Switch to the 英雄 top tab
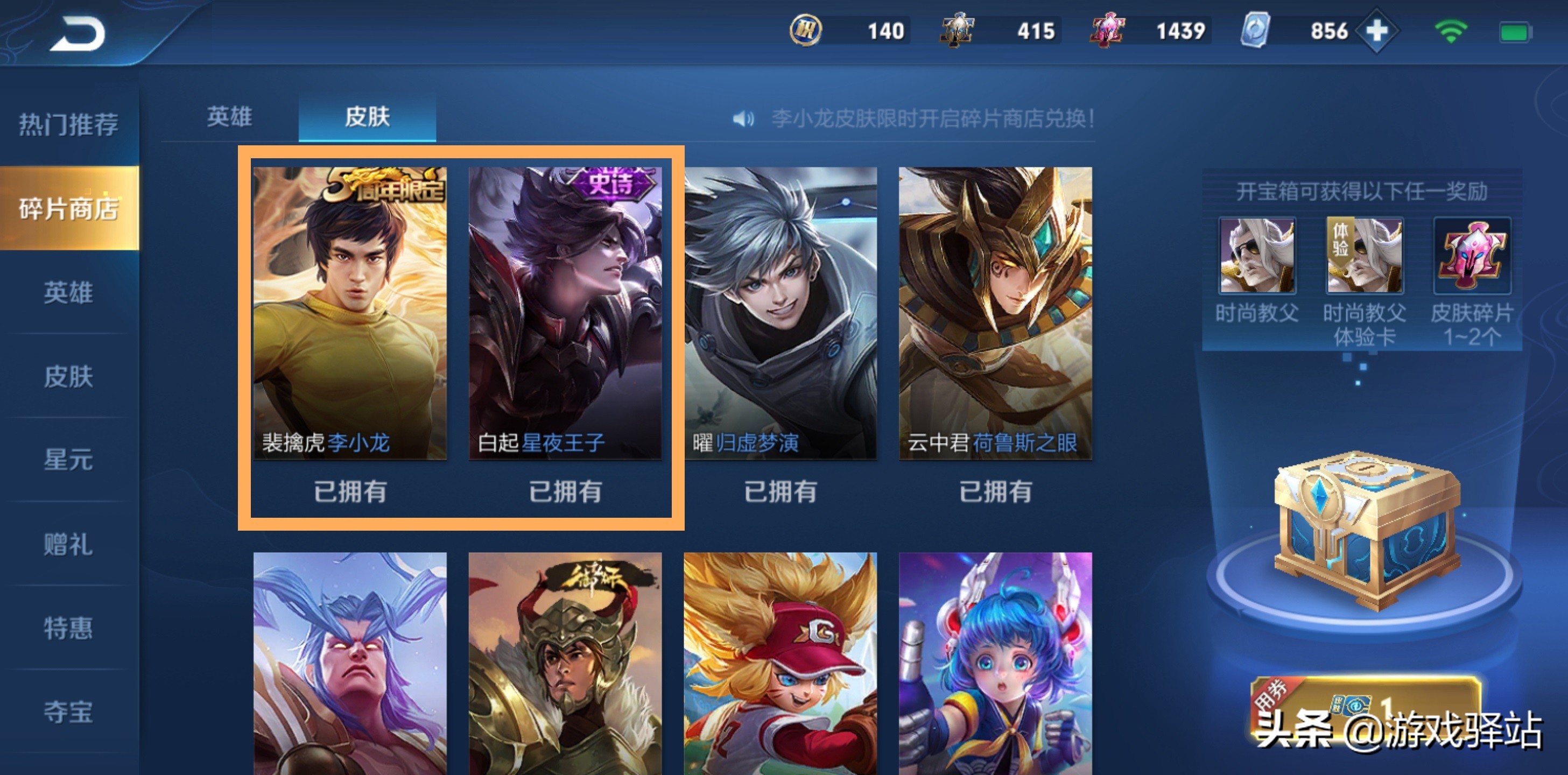Screen dimensions: 1568x775 click(x=229, y=117)
